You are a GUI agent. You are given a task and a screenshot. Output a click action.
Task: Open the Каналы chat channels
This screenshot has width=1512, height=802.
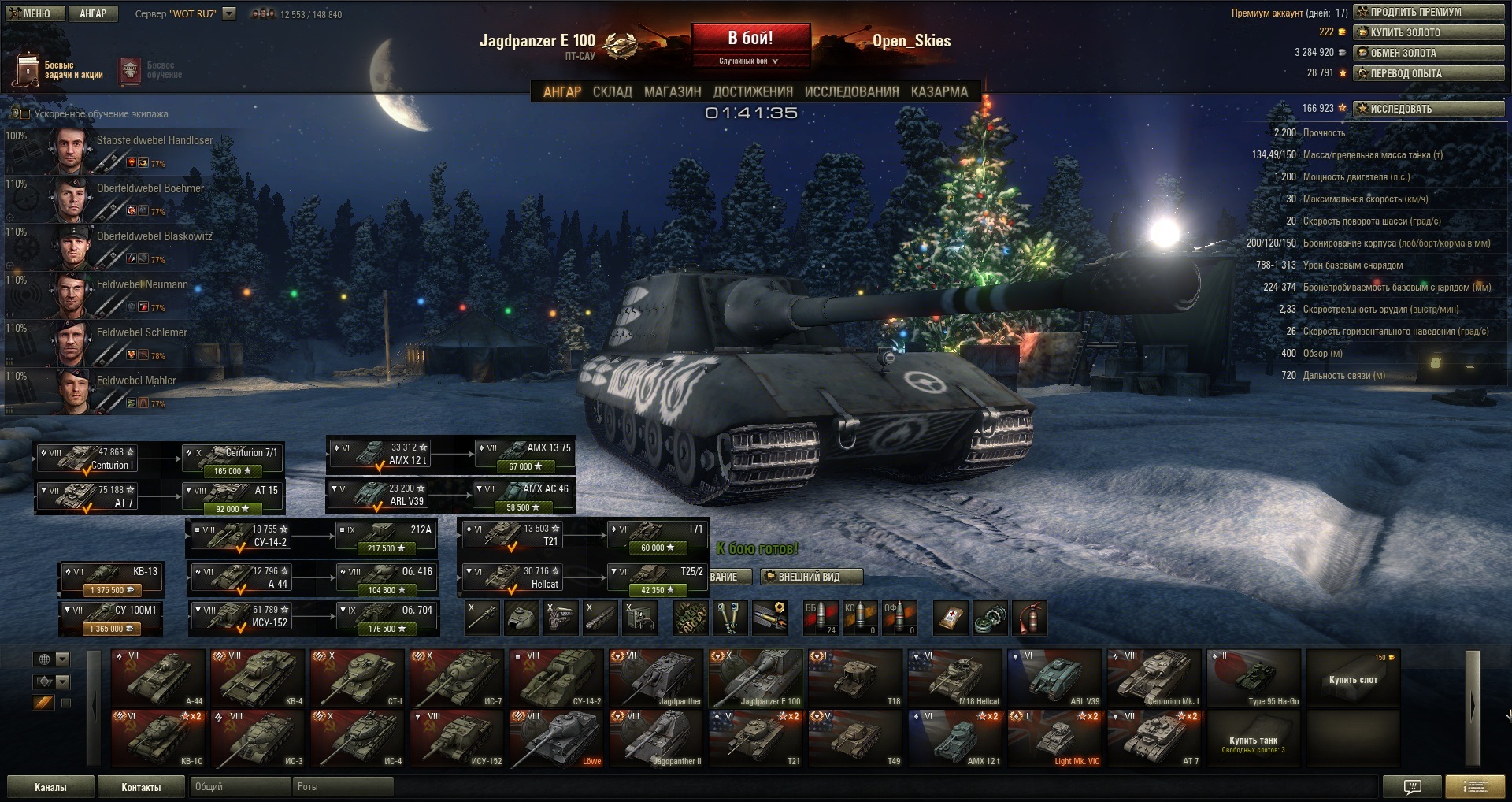pos(50,787)
